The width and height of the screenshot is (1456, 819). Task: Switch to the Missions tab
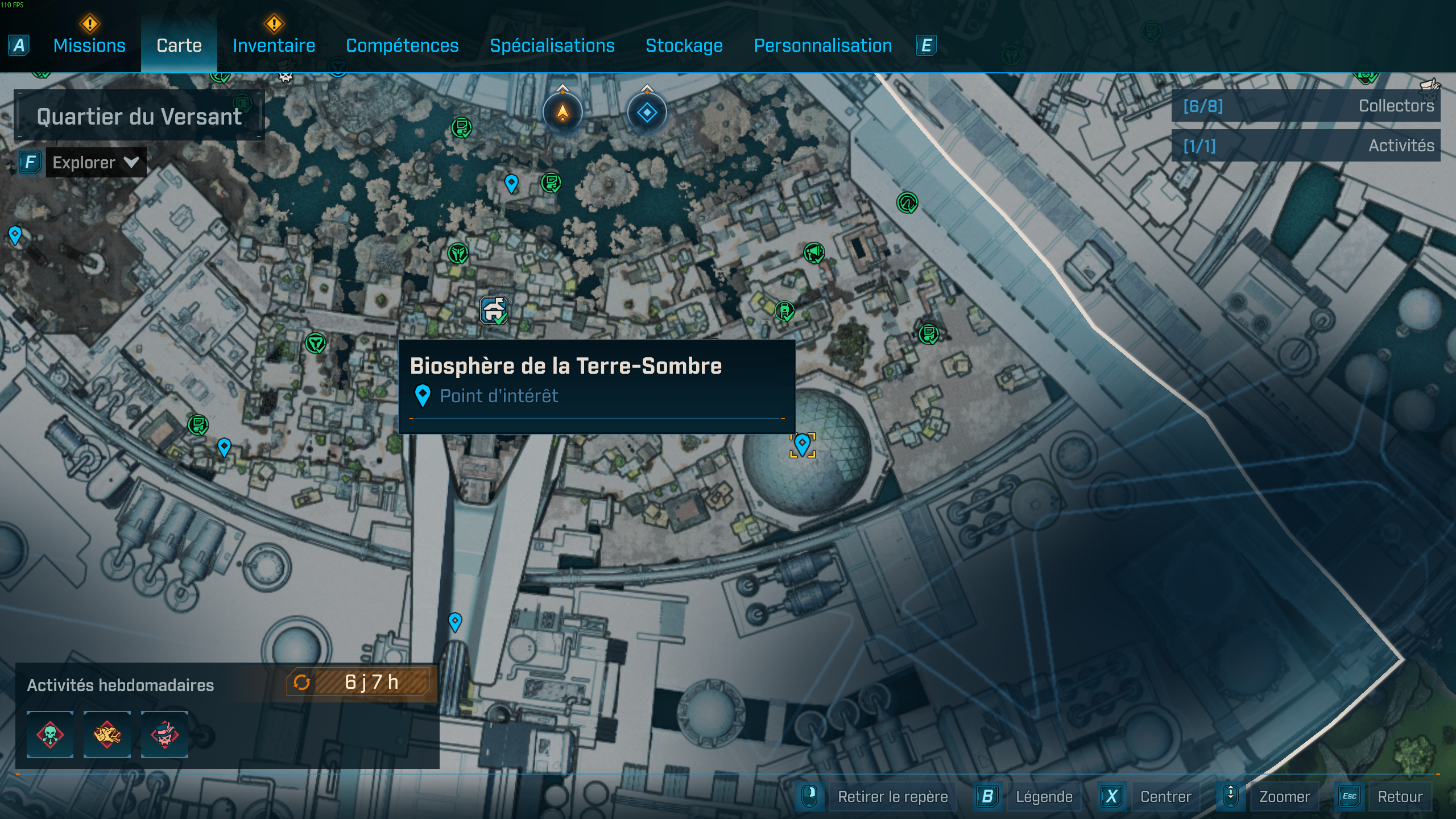pyautogui.click(x=89, y=45)
